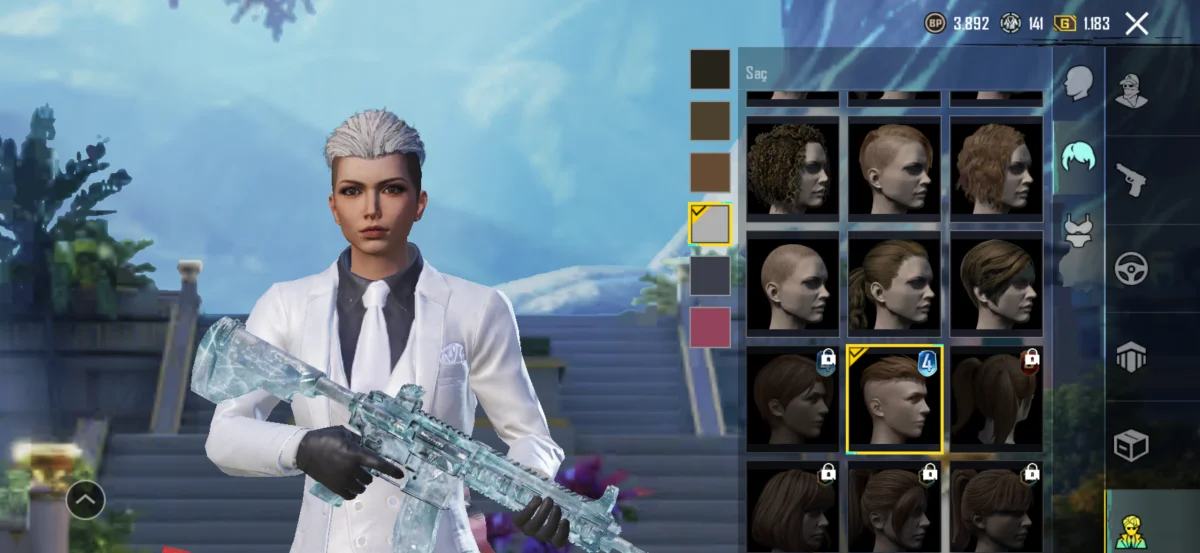1200x553 pixels.
Task: Pick the darkest black-brown hair color
Action: tap(710, 69)
